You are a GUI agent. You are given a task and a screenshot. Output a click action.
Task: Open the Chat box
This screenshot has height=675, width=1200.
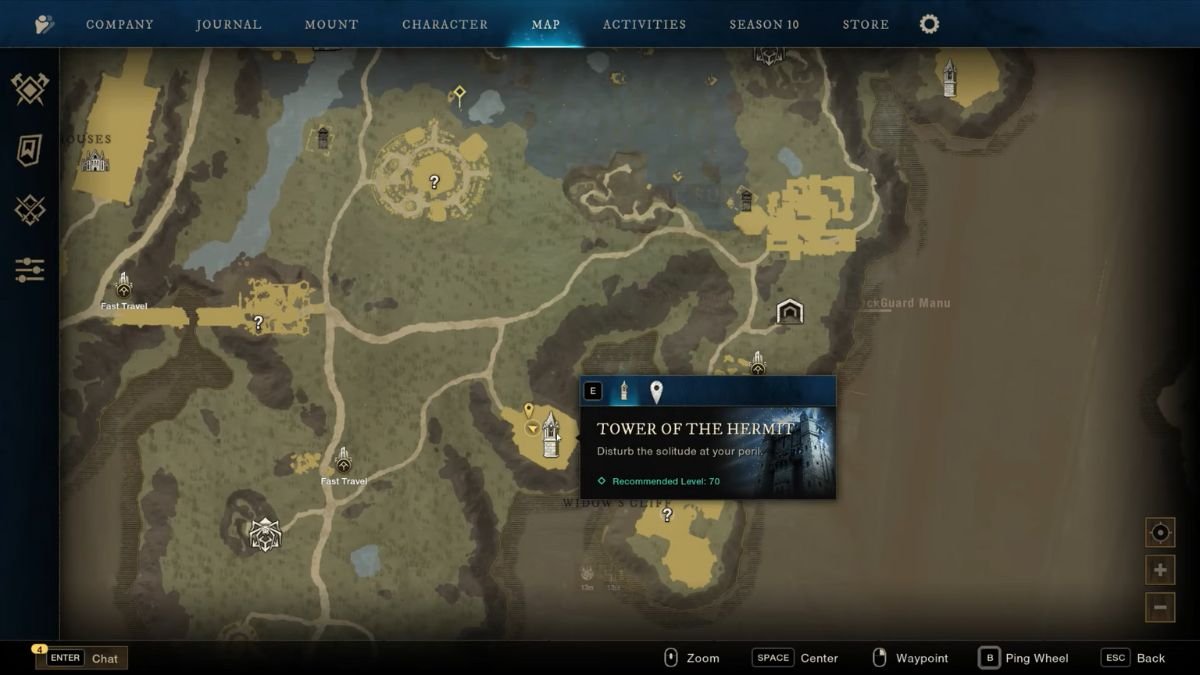(83, 658)
